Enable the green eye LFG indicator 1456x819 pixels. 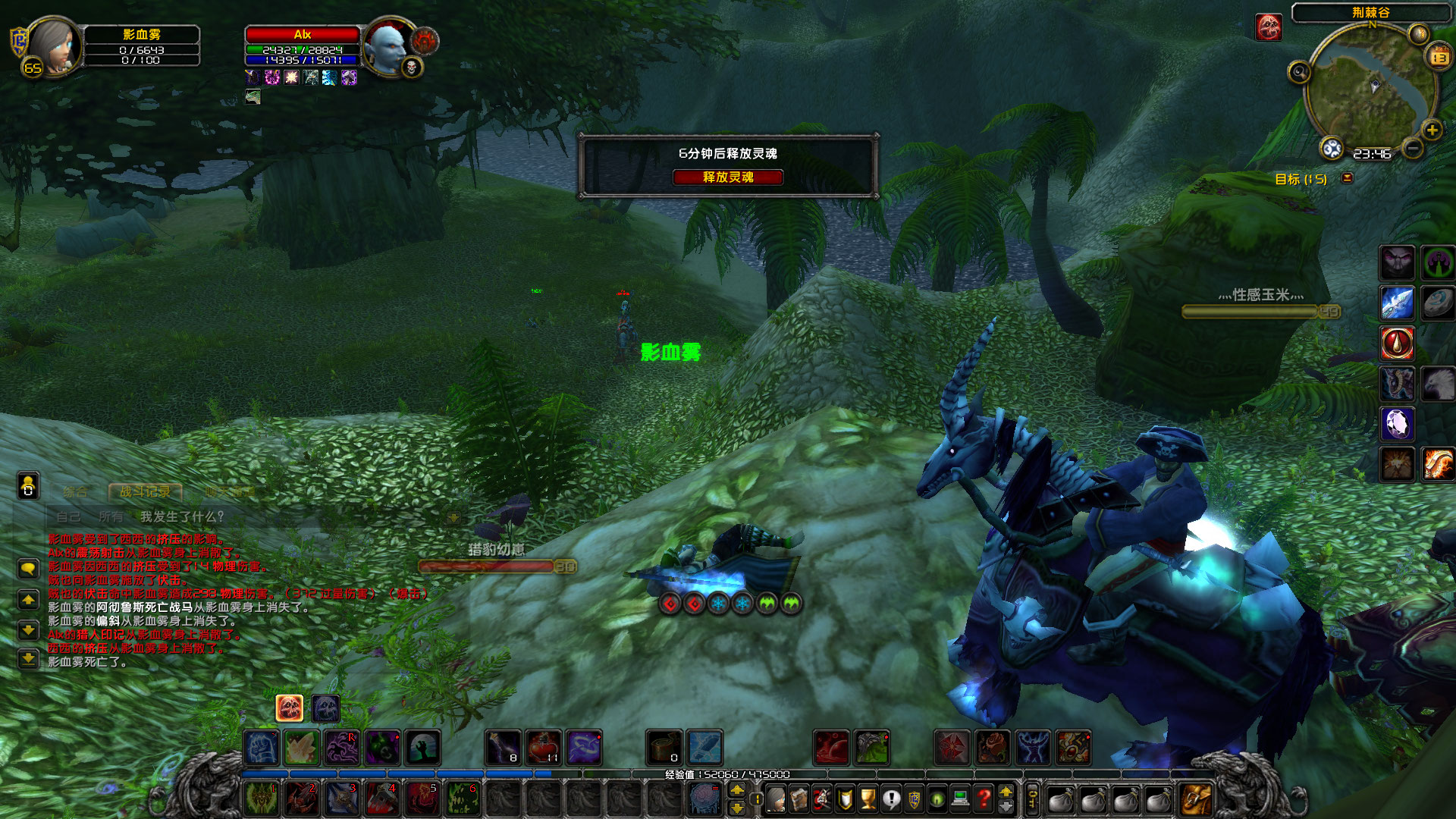click(x=937, y=798)
